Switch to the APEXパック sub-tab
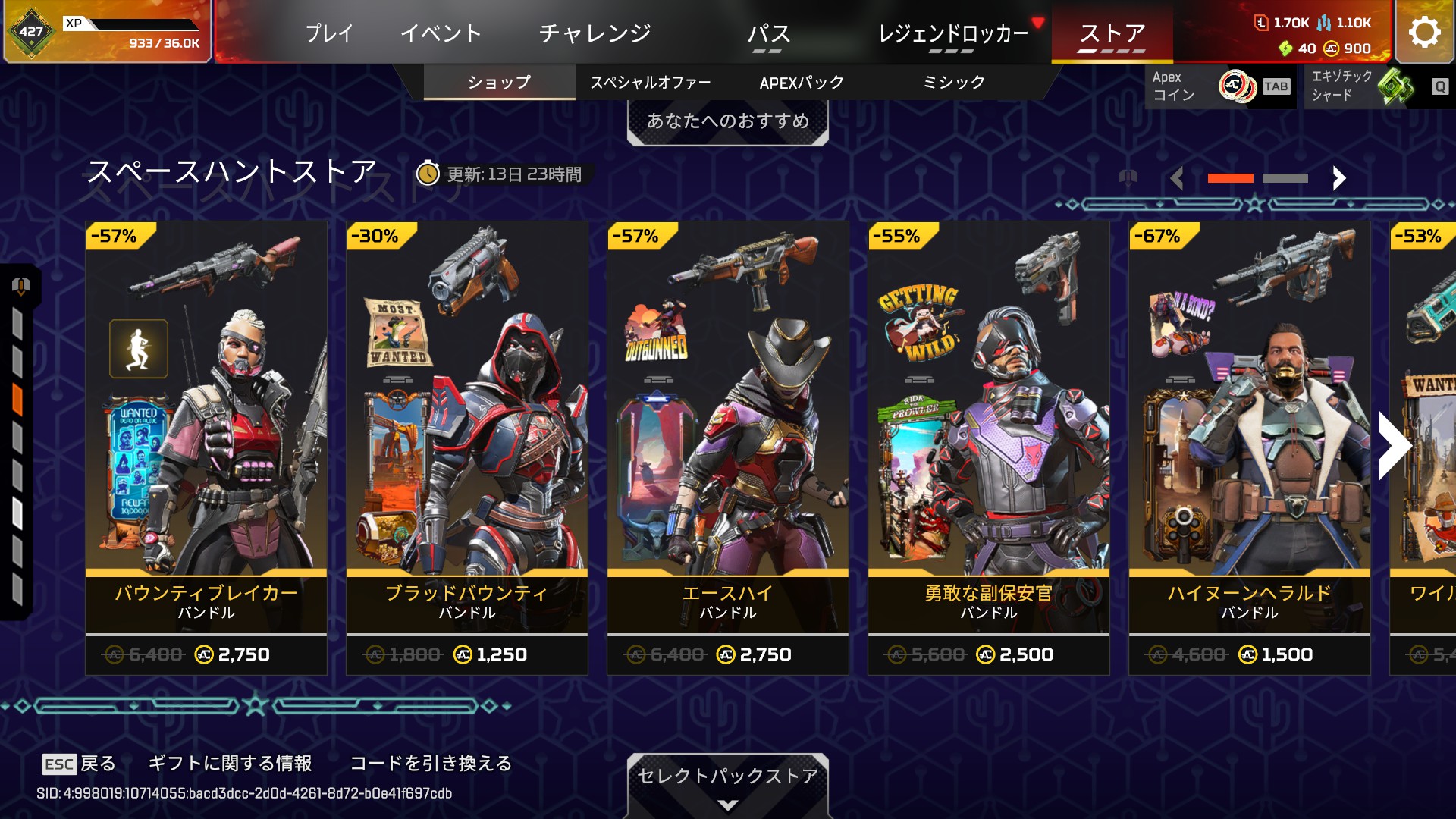 pos(802,82)
